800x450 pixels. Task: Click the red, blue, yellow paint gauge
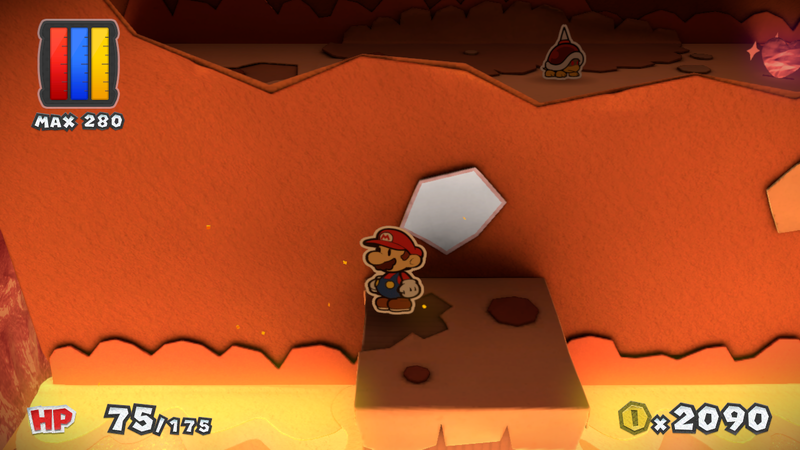[x=78, y=62]
